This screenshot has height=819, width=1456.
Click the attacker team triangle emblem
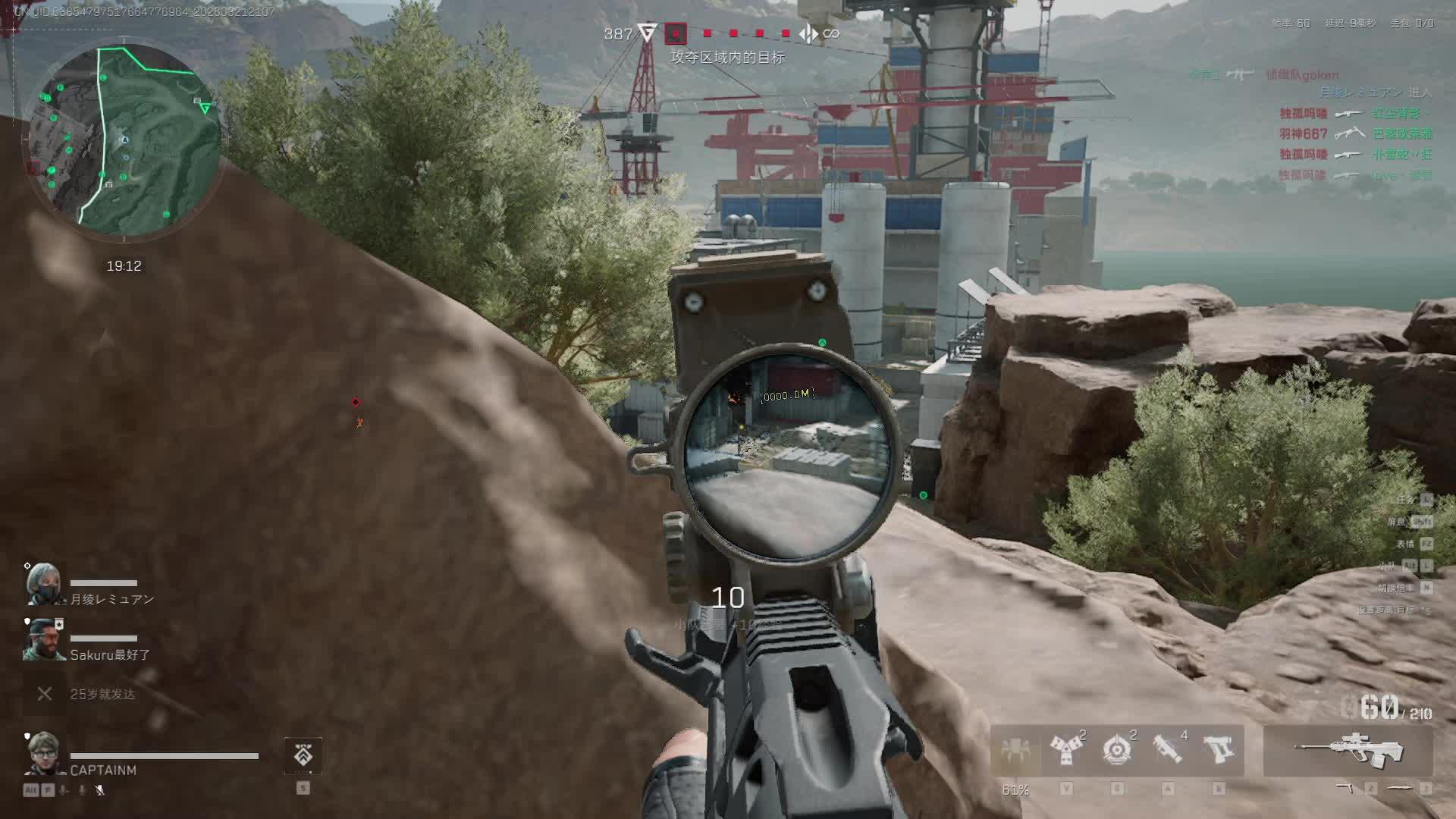click(x=647, y=33)
